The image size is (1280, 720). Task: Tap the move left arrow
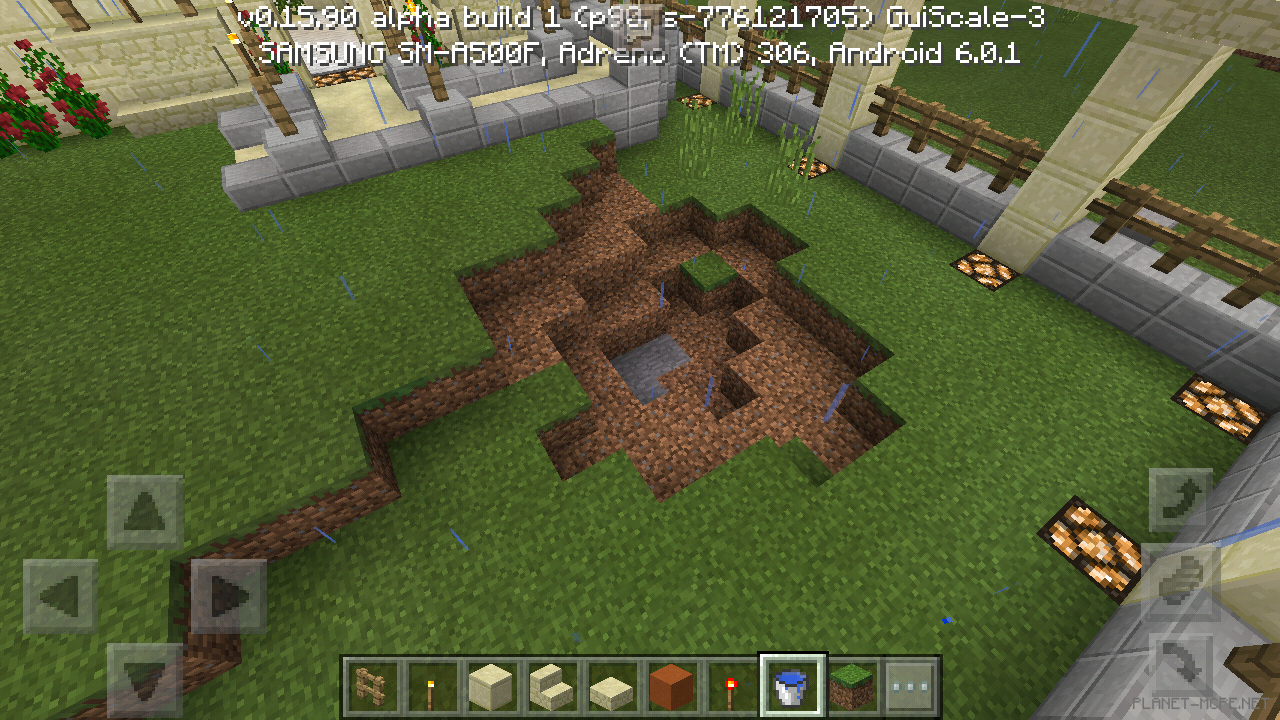pos(60,597)
